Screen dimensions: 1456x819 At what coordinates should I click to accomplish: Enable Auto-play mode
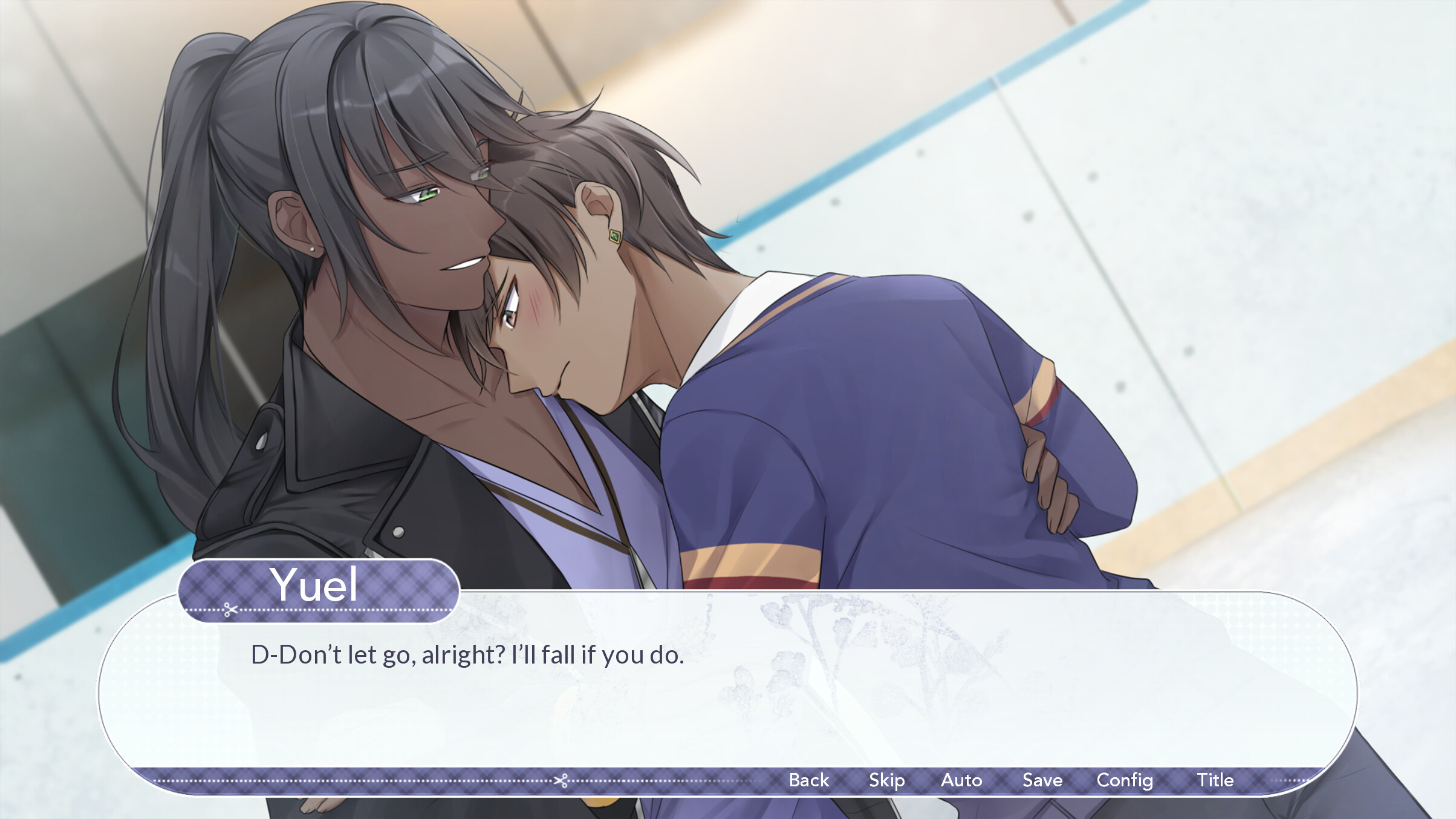[x=962, y=780]
